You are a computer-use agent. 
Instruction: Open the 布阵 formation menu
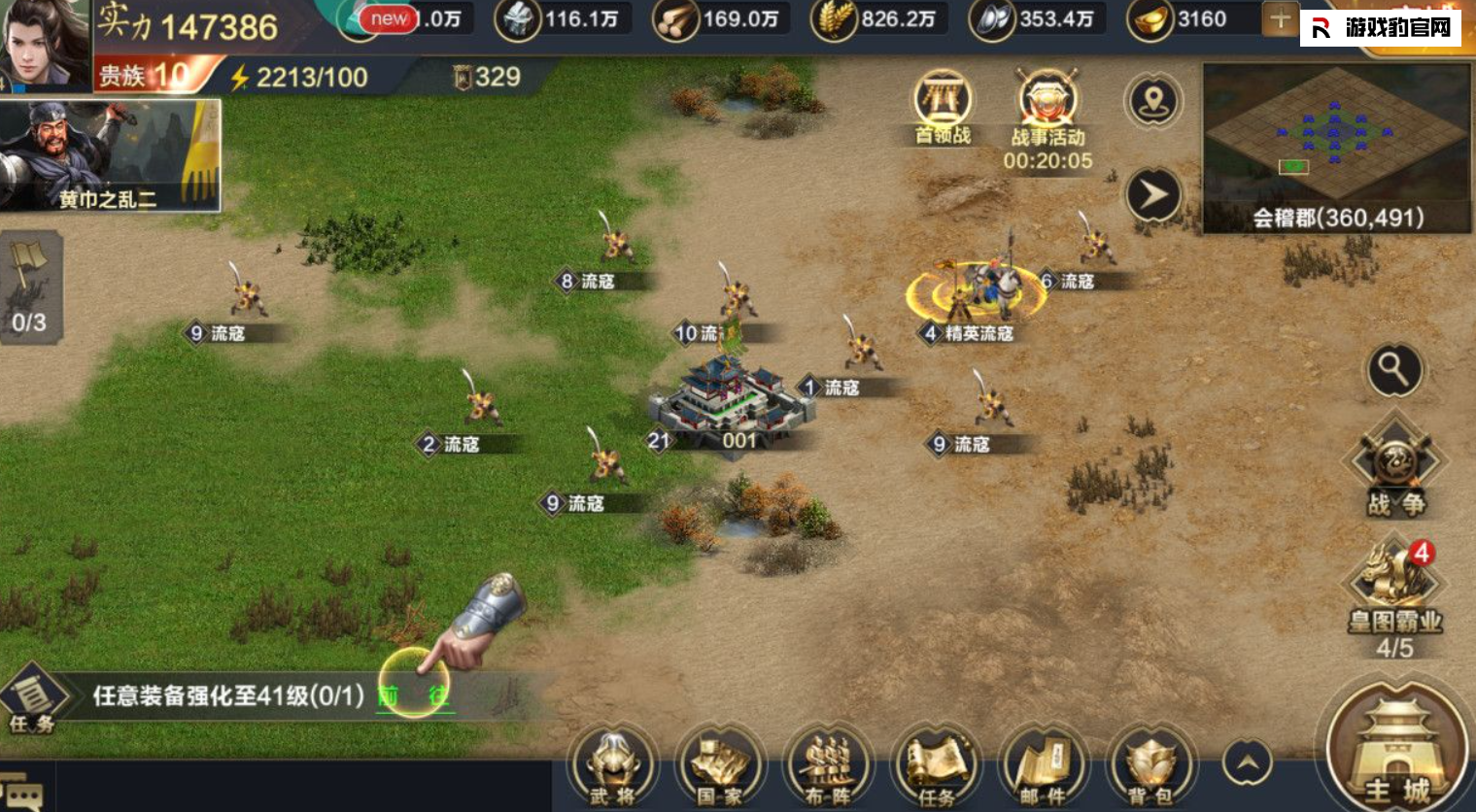828,766
